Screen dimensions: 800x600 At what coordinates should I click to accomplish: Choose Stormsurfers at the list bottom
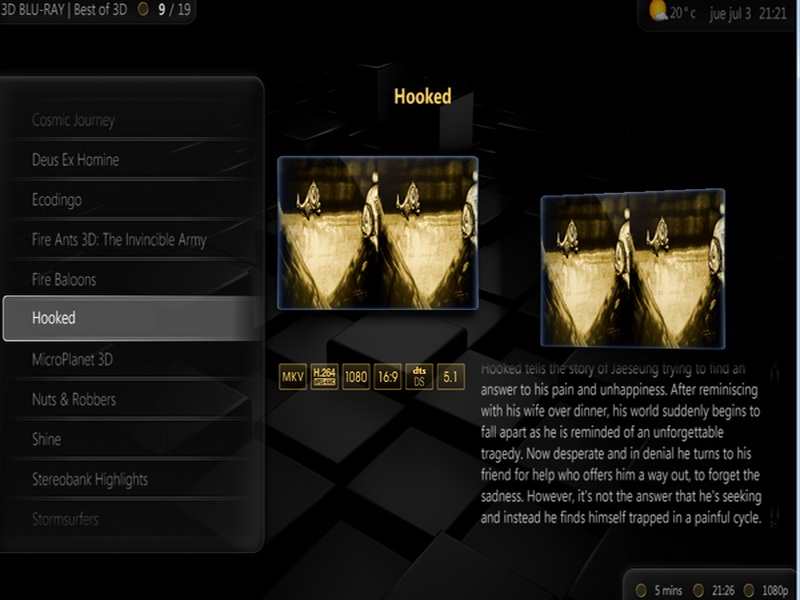coord(65,519)
